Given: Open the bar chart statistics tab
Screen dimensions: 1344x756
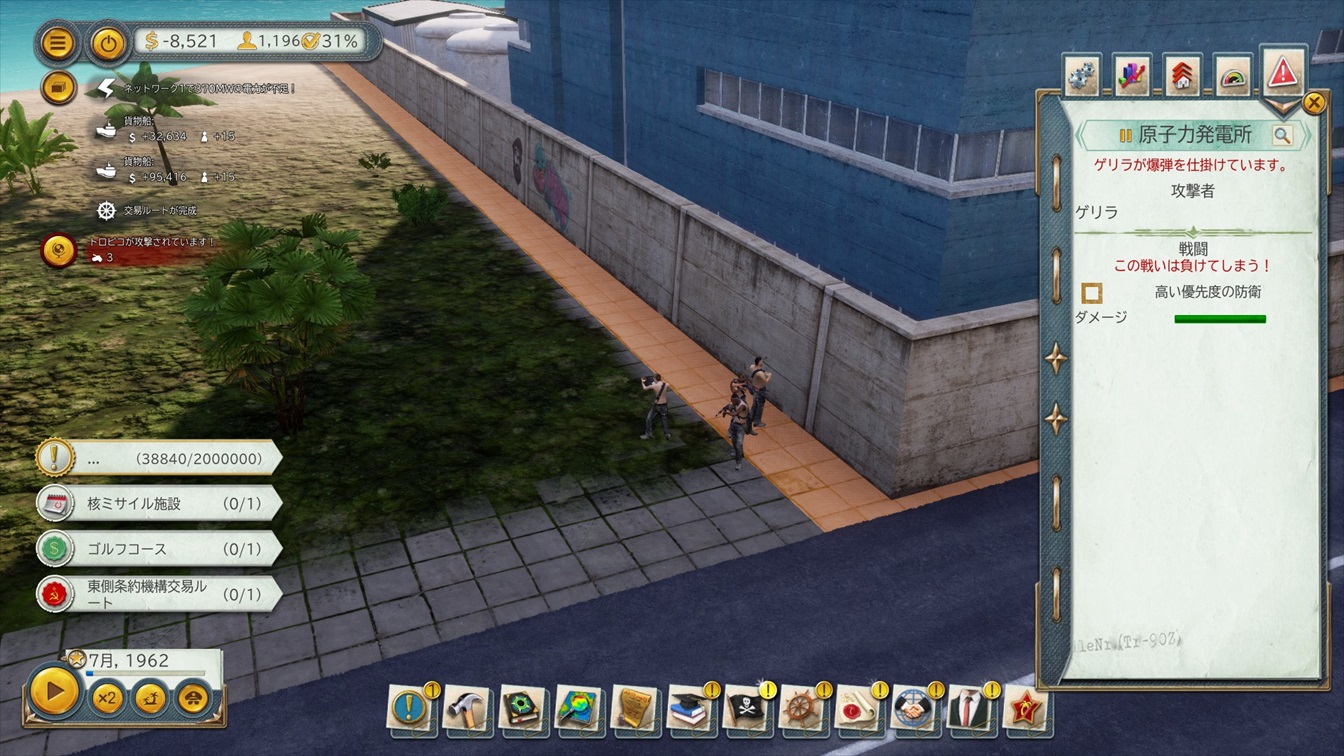Looking at the screenshot, I should (x=1132, y=76).
